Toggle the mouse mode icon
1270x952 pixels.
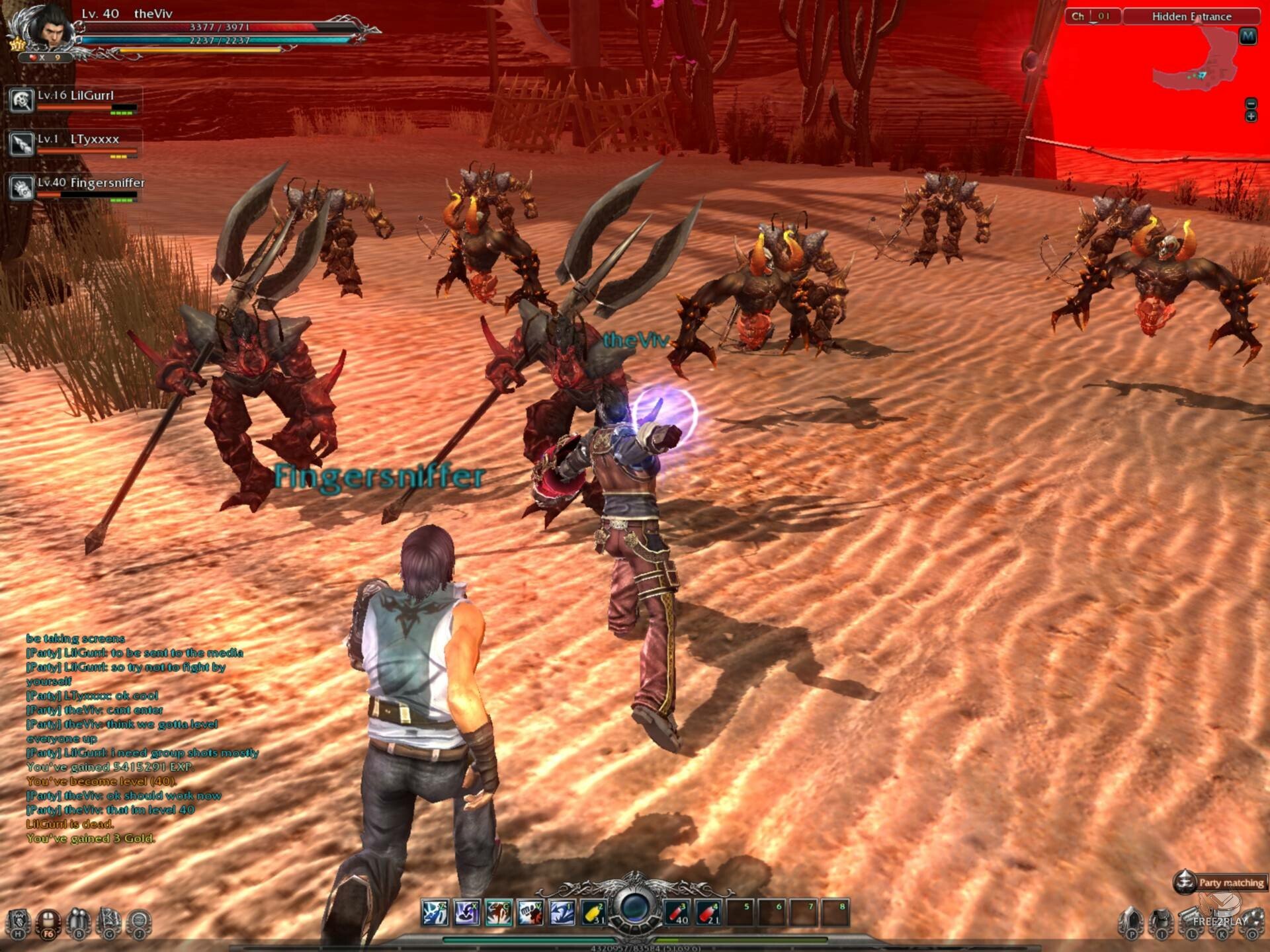(x=48, y=922)
